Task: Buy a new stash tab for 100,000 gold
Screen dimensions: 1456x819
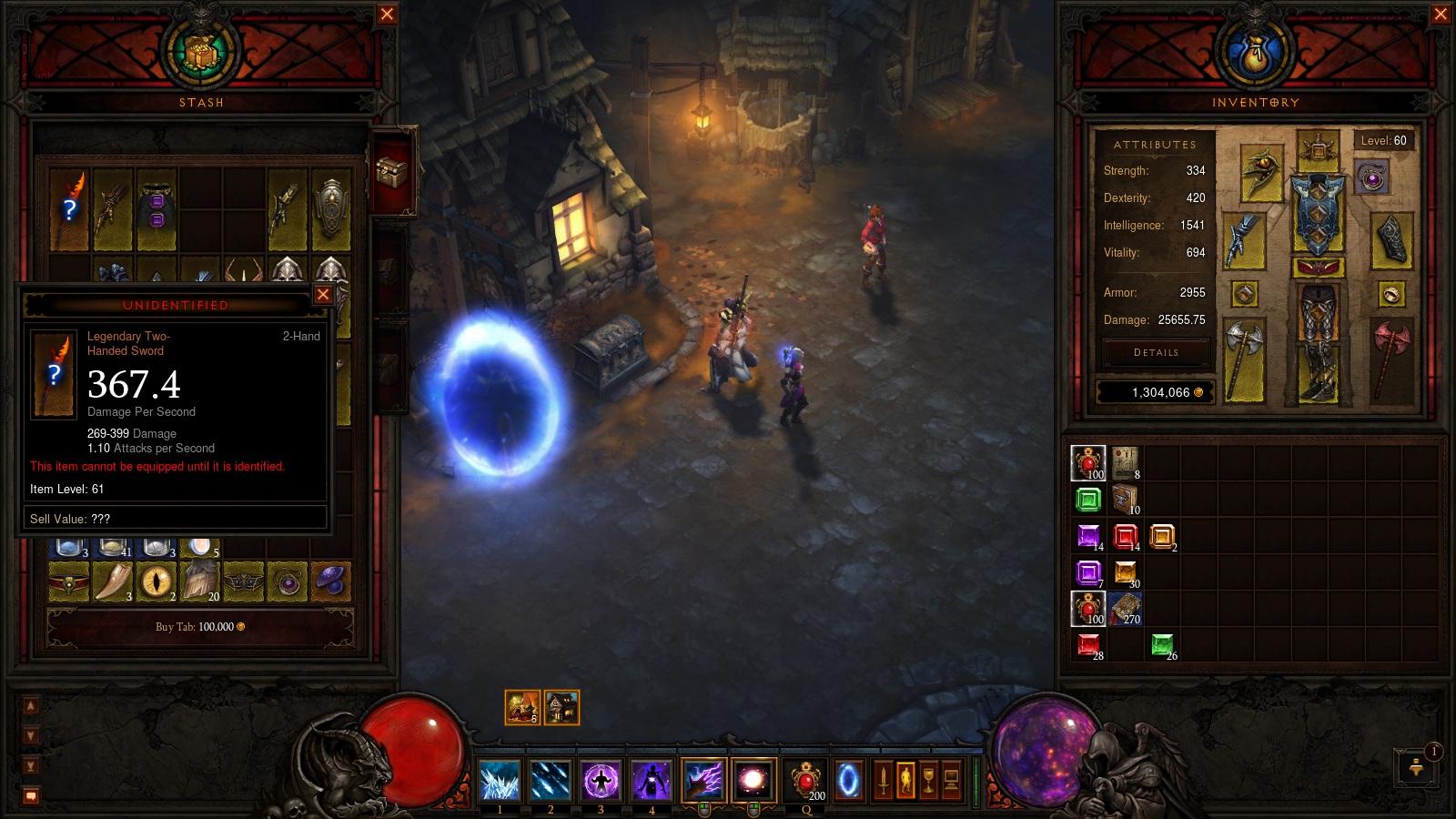Action: [200, 627]
